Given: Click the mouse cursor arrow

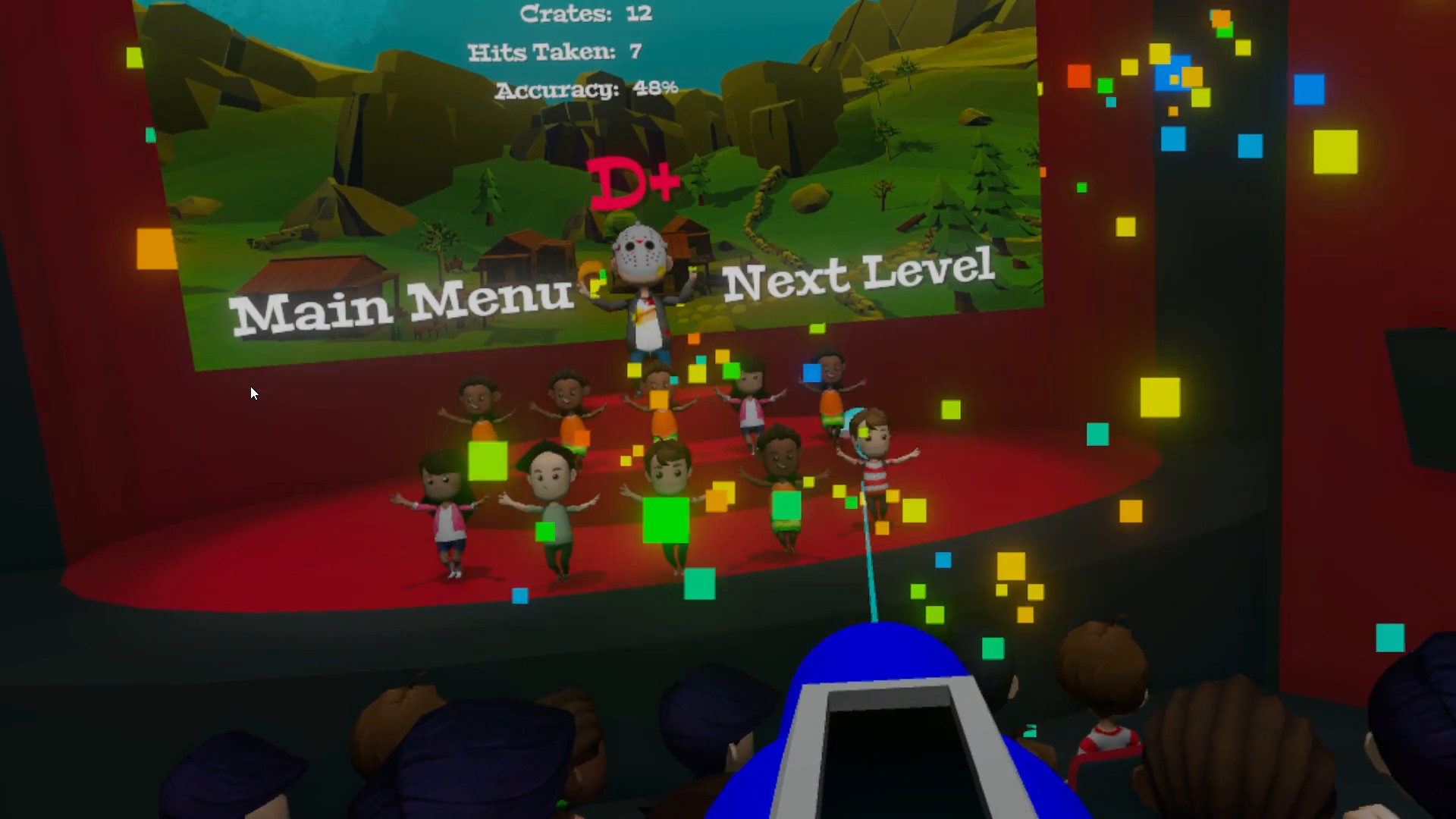Looking at the screenshot, I should (x=253, y=394).
